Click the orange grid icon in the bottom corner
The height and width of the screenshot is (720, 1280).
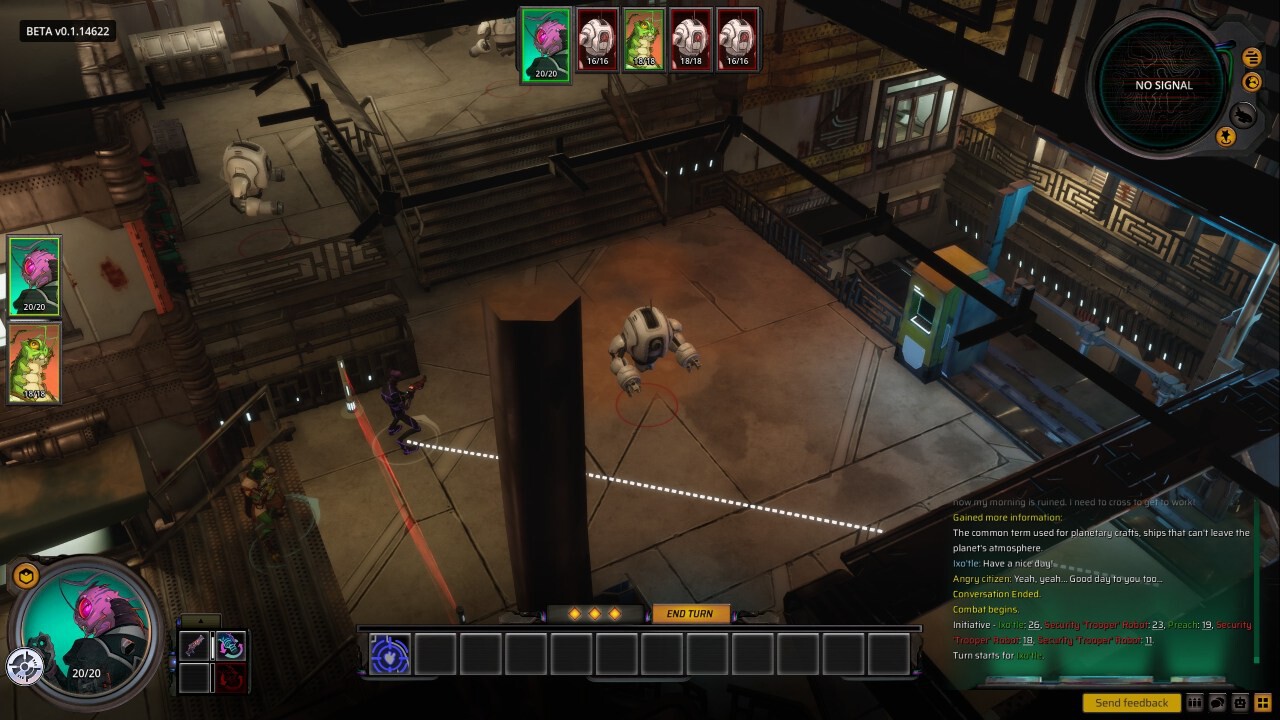click(x=1264, y=703)
